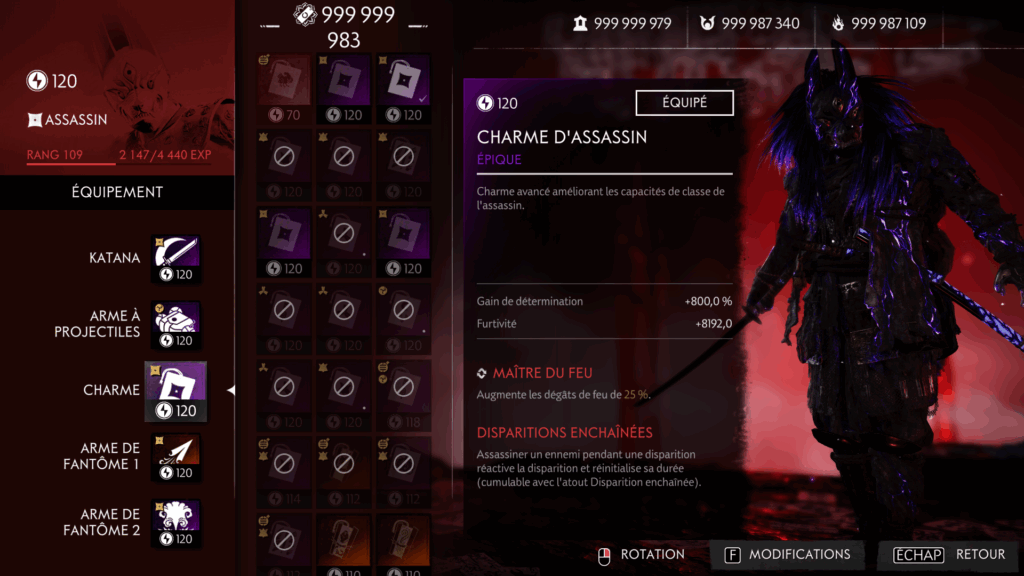
Task: Click the Équipé button
Action: click(x=684, y=103)
